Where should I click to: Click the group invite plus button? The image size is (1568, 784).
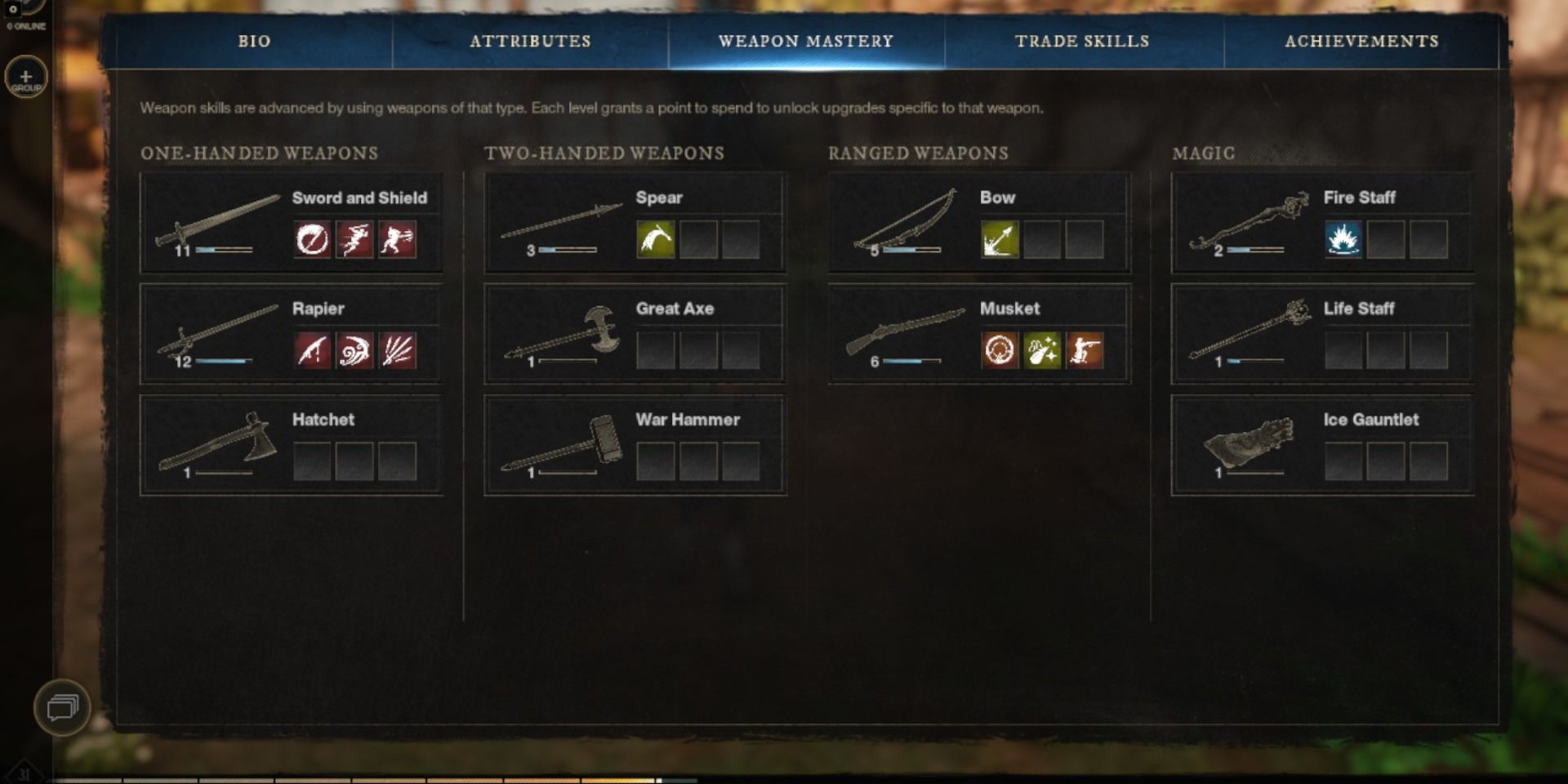tap(25, 76)
